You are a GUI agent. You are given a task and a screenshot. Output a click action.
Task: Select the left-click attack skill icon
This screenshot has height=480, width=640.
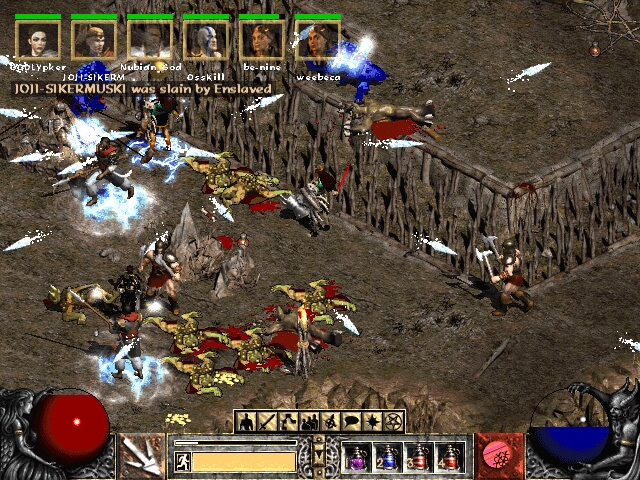pos(141,456)
